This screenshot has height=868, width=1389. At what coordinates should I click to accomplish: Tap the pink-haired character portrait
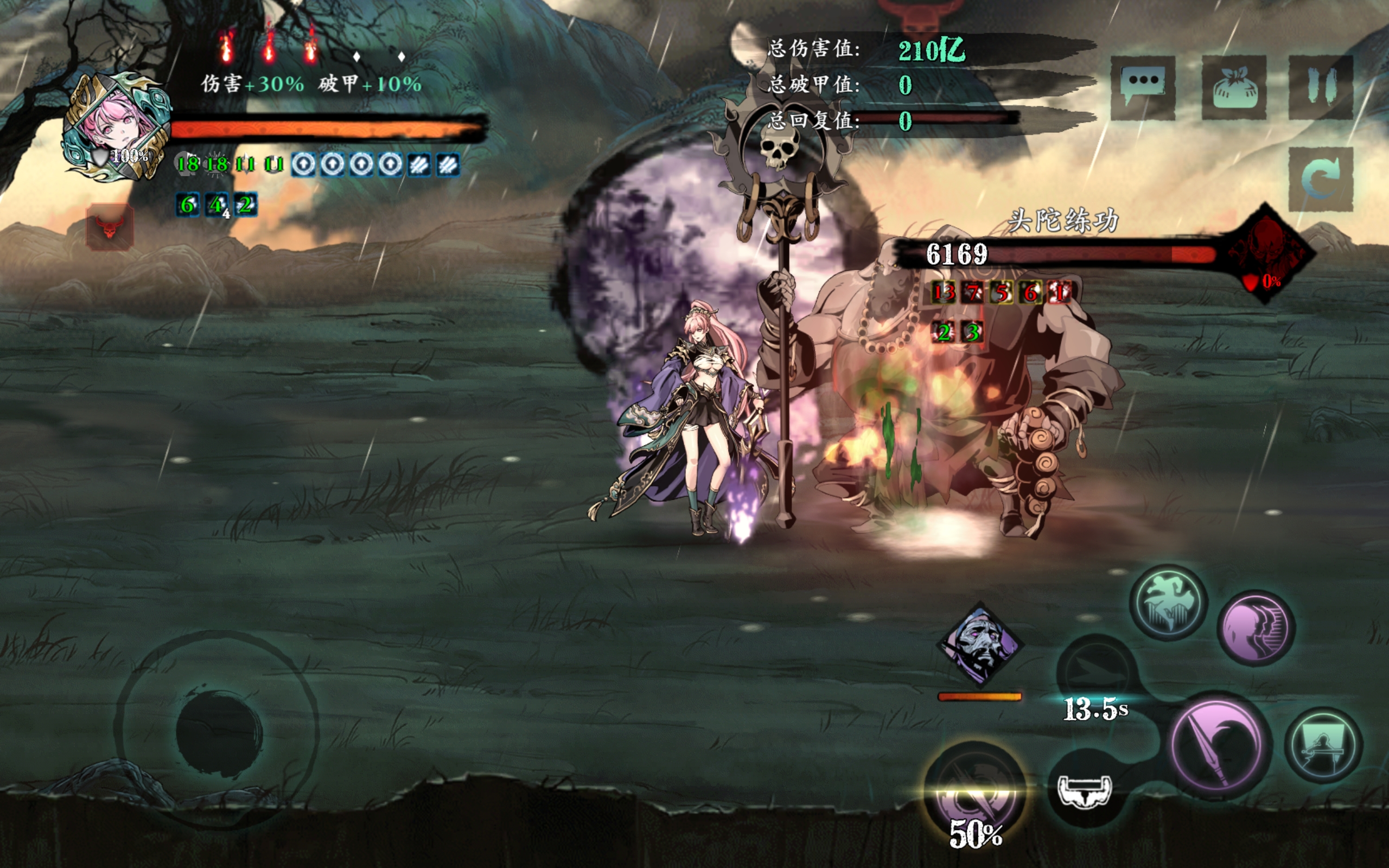coord(117,126)
